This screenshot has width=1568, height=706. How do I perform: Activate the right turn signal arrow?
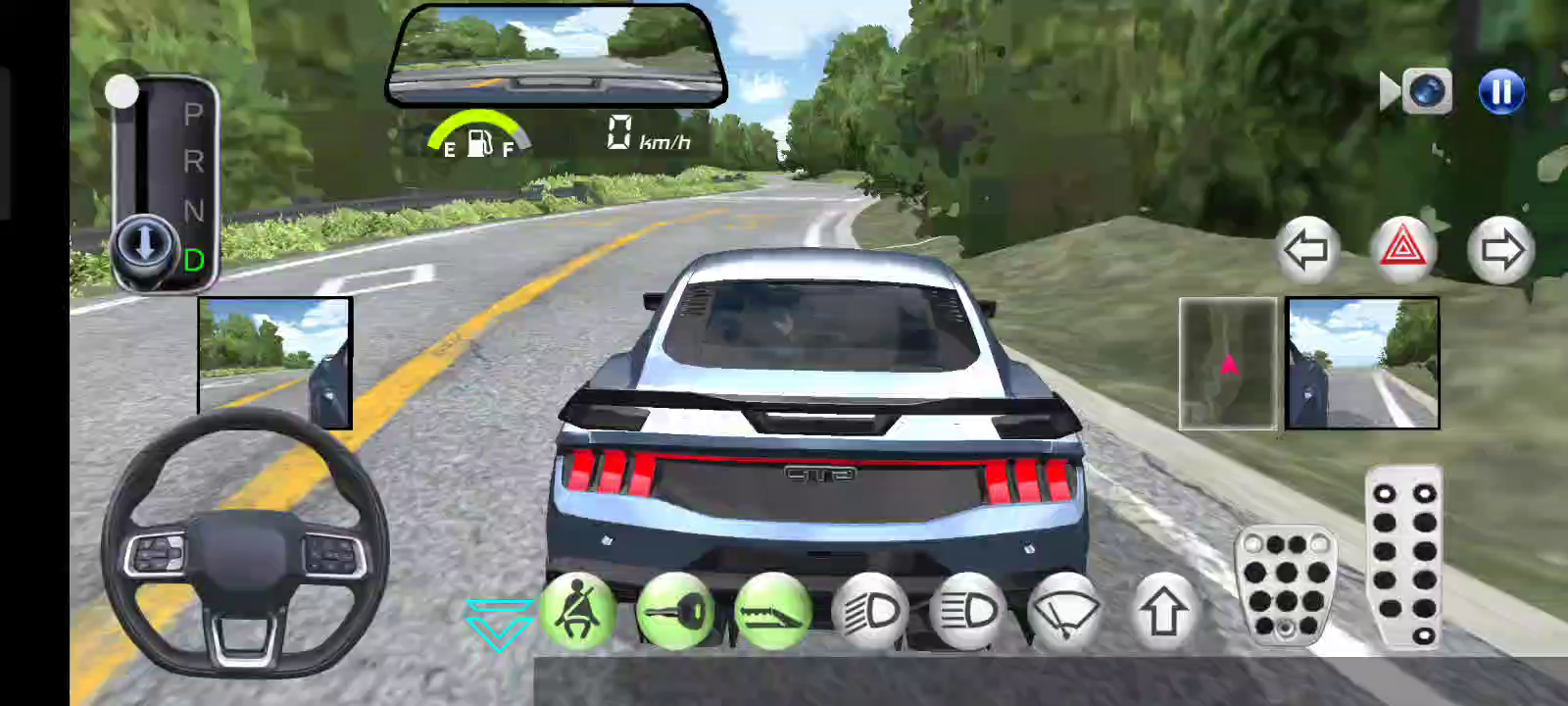pos(1500,251)
